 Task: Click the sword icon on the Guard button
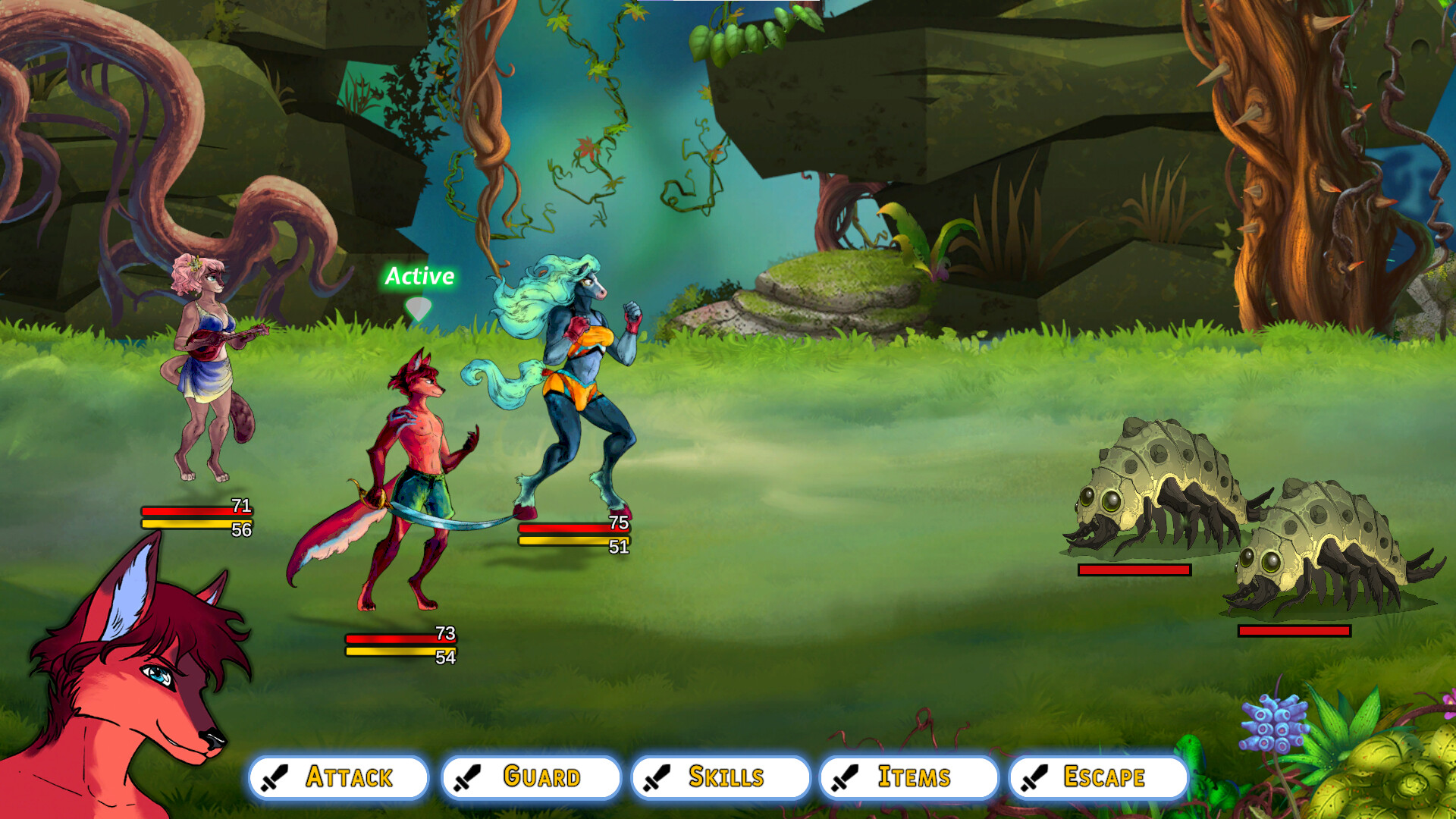pyautogui.click(x=466, y=777)
